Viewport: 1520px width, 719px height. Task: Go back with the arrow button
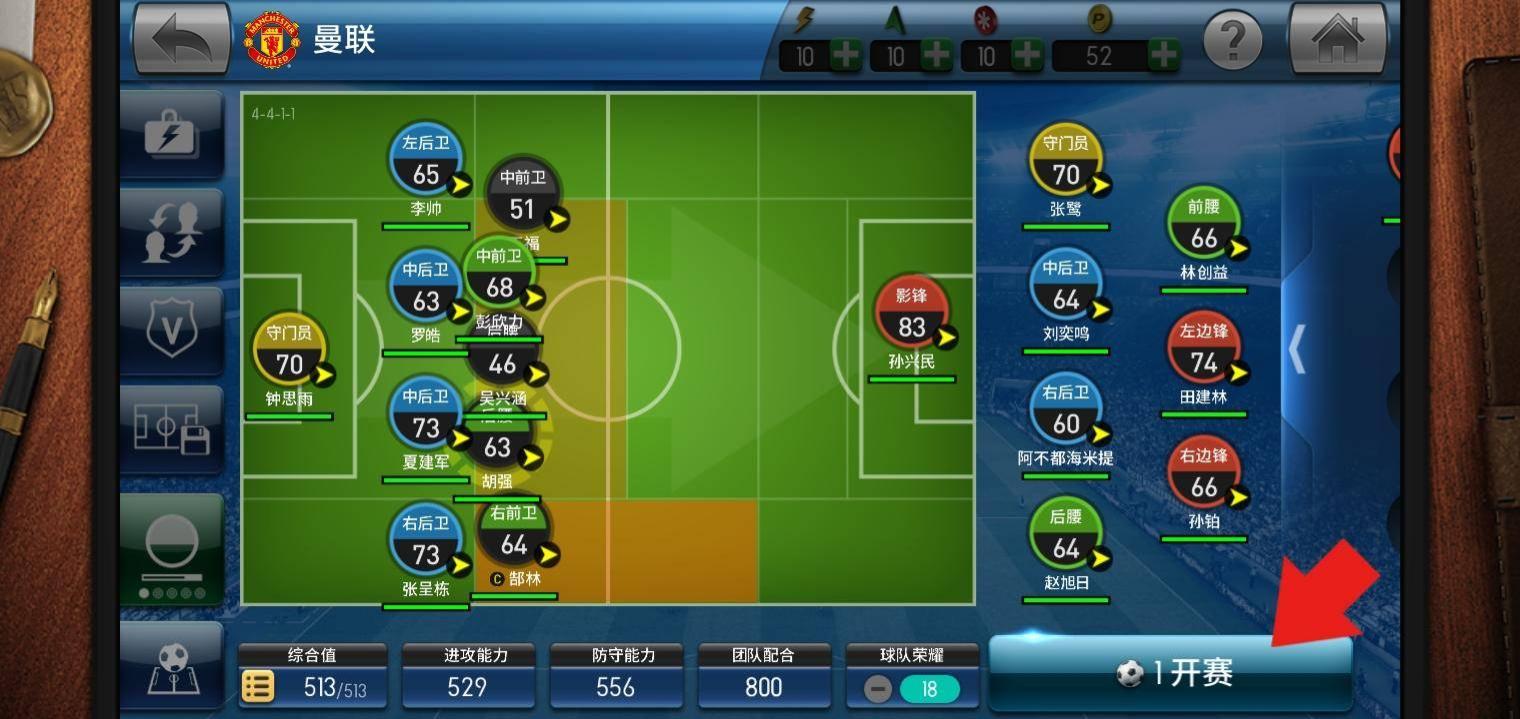click(x=182, y=39)
